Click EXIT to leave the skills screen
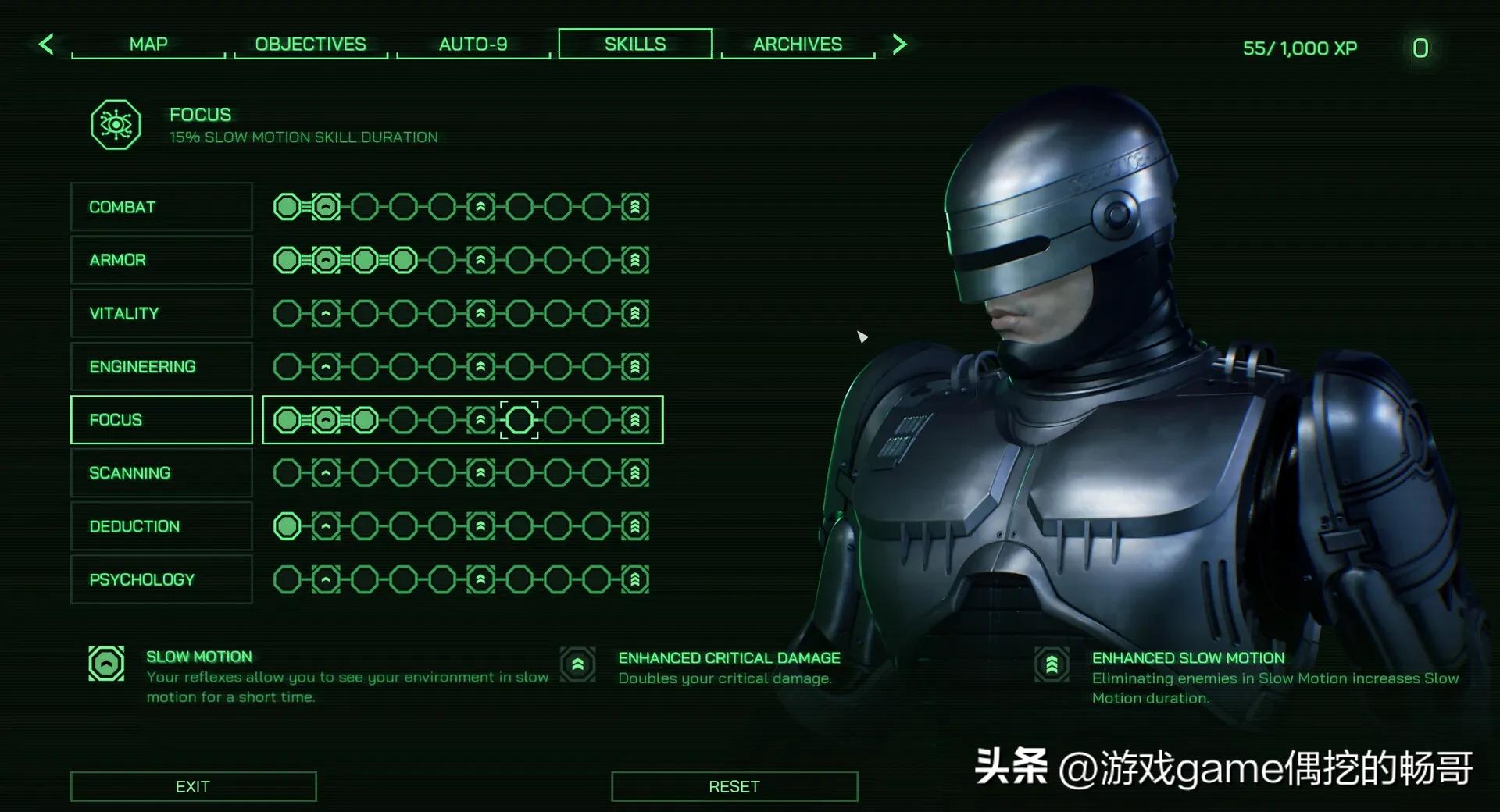Viewport: 1500px width, 812px height. pos(192,786)
